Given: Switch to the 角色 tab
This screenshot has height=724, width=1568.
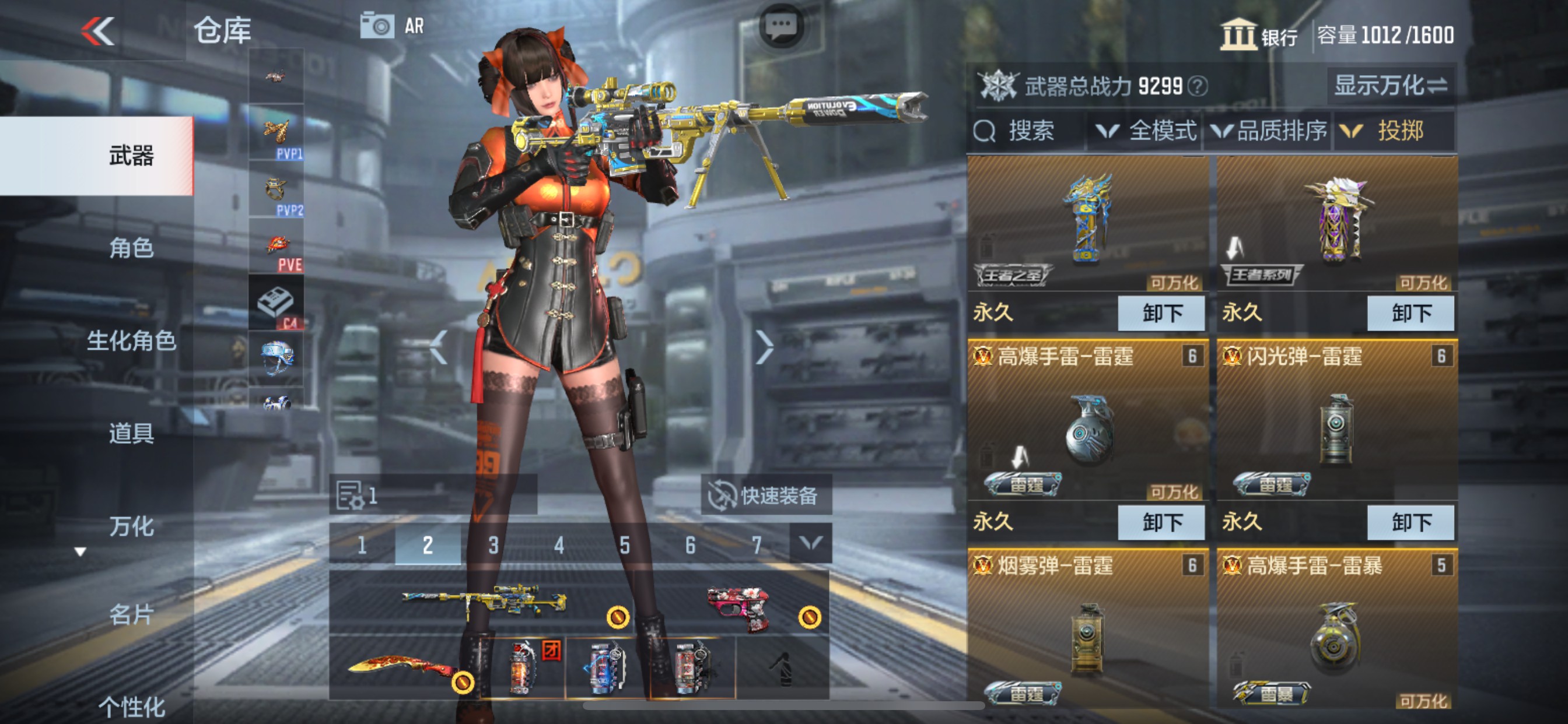Looking at the screenshot, I should pyautogui.click(x=130, y=248).
